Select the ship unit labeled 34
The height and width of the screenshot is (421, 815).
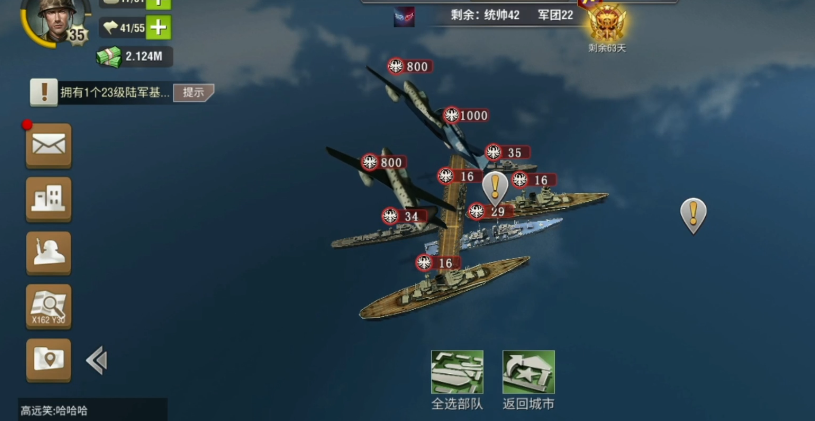pos(402,216)
